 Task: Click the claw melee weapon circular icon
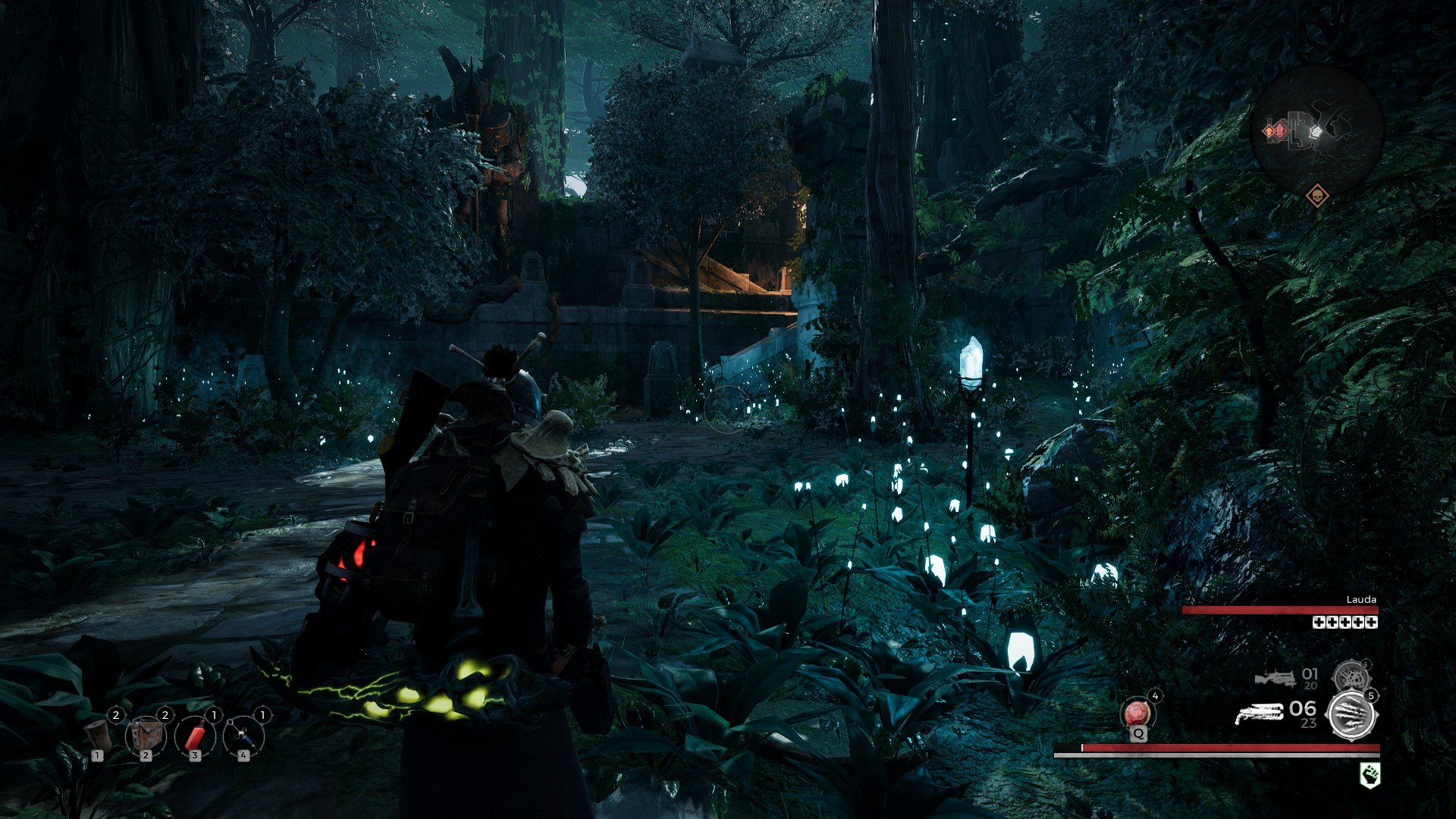[1351, 714]
